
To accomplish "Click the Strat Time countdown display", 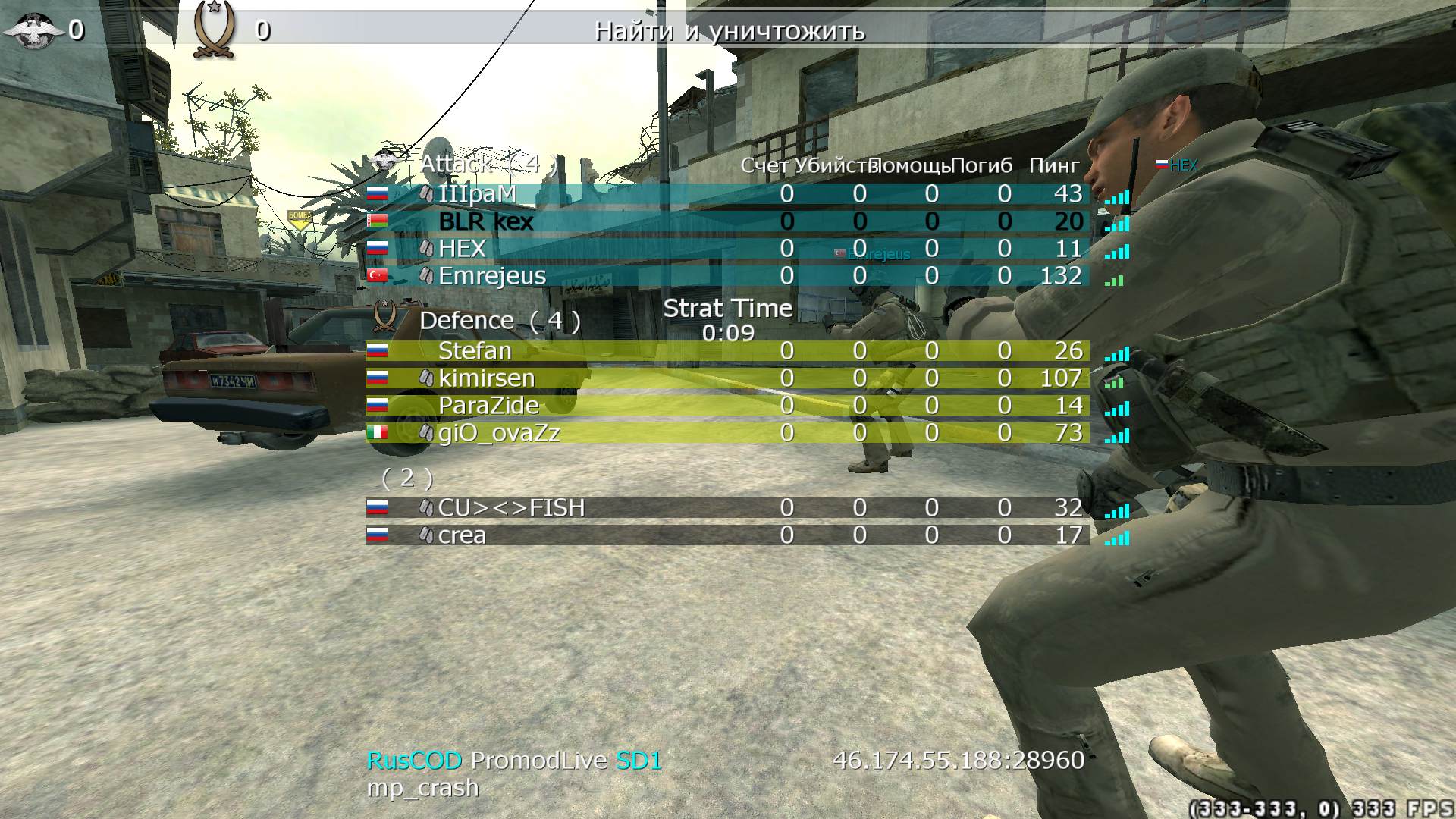I will [726, 317].
